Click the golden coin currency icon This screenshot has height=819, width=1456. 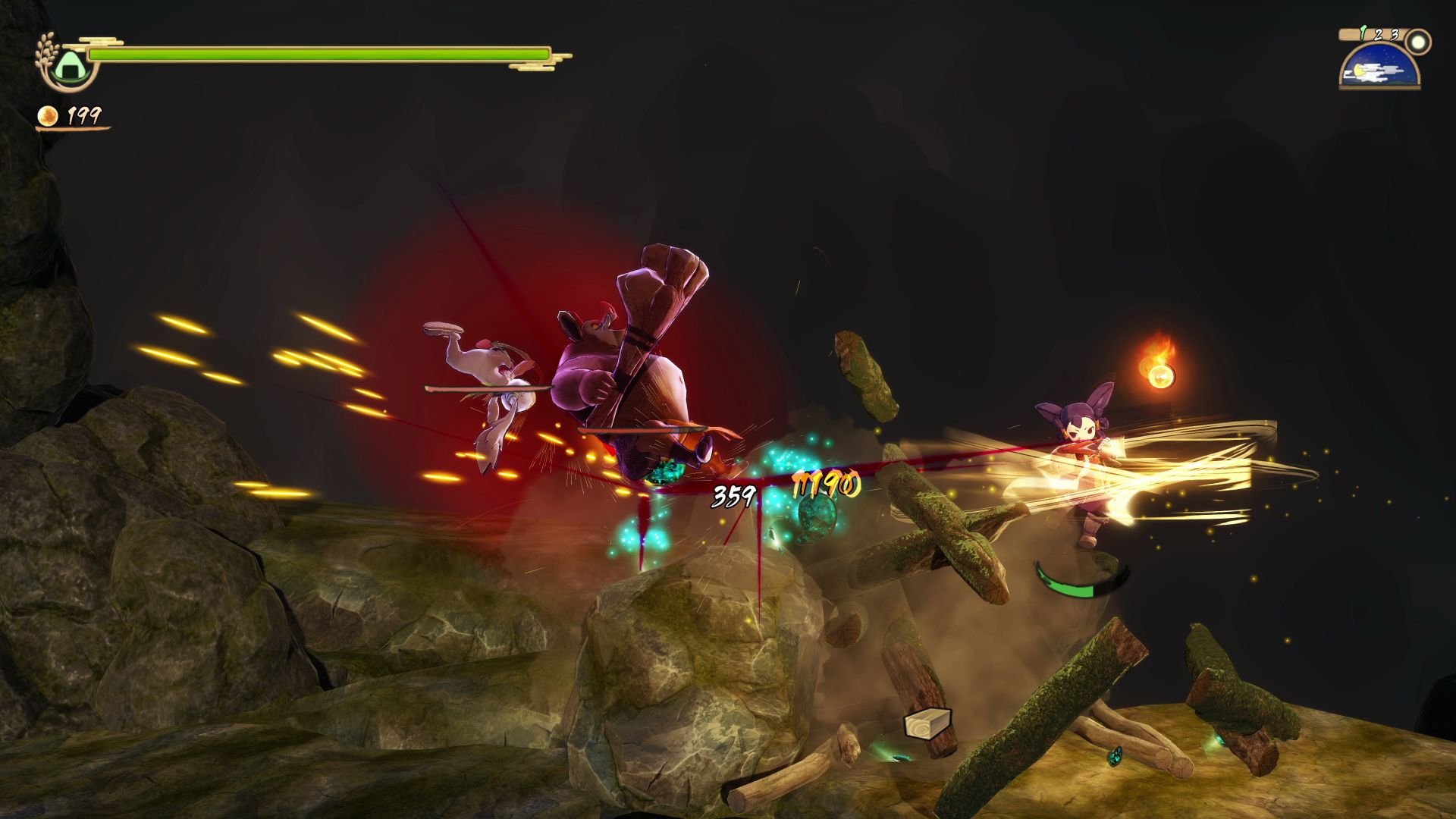pos(48,118)
